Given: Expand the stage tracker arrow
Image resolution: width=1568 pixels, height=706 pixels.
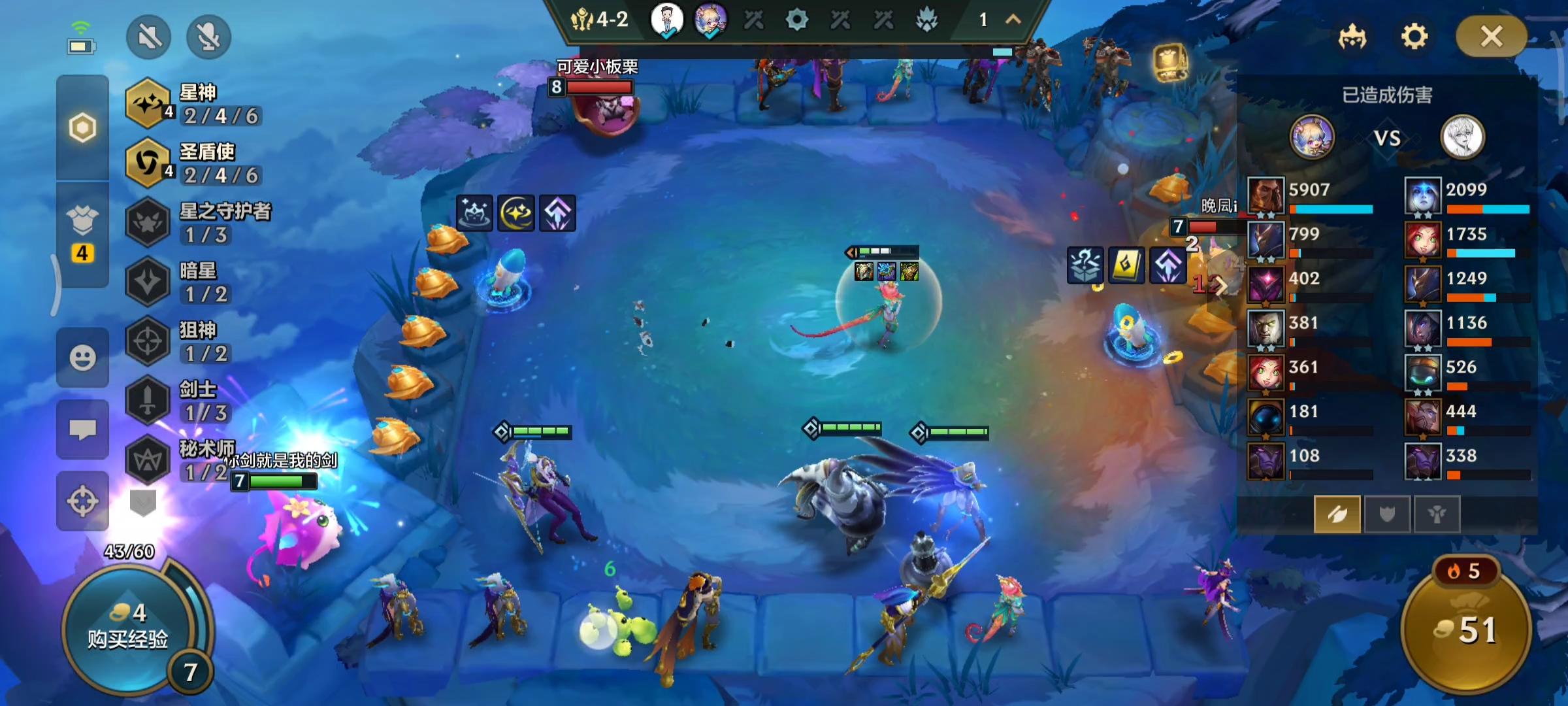Looking at the screenshot, I should pyautogui.click(x=1013, y=20).
